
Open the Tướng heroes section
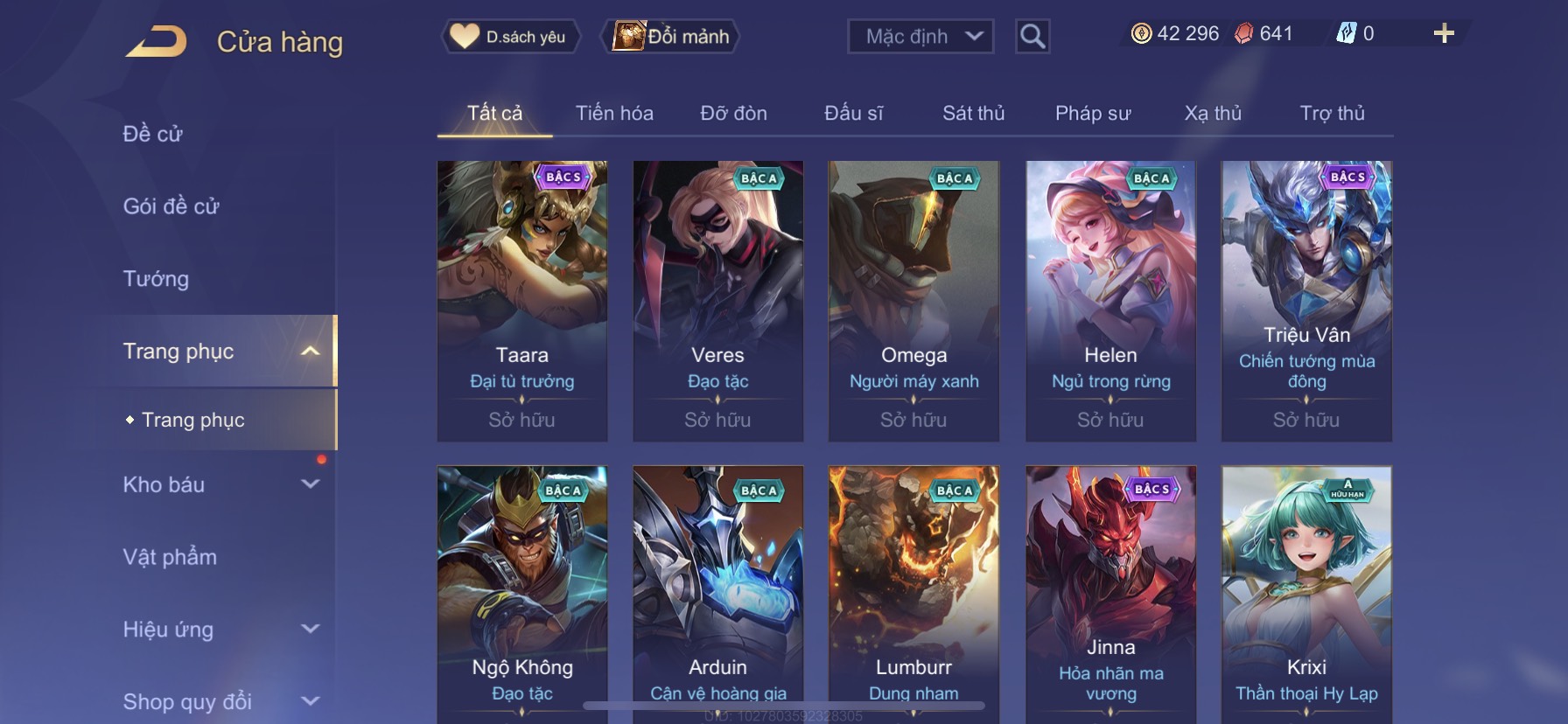tap(156, 279)
